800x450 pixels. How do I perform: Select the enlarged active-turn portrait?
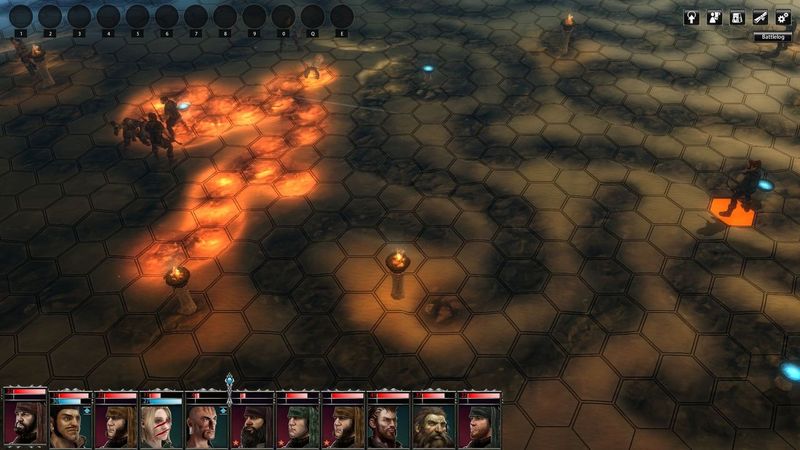tap(24, 422)
